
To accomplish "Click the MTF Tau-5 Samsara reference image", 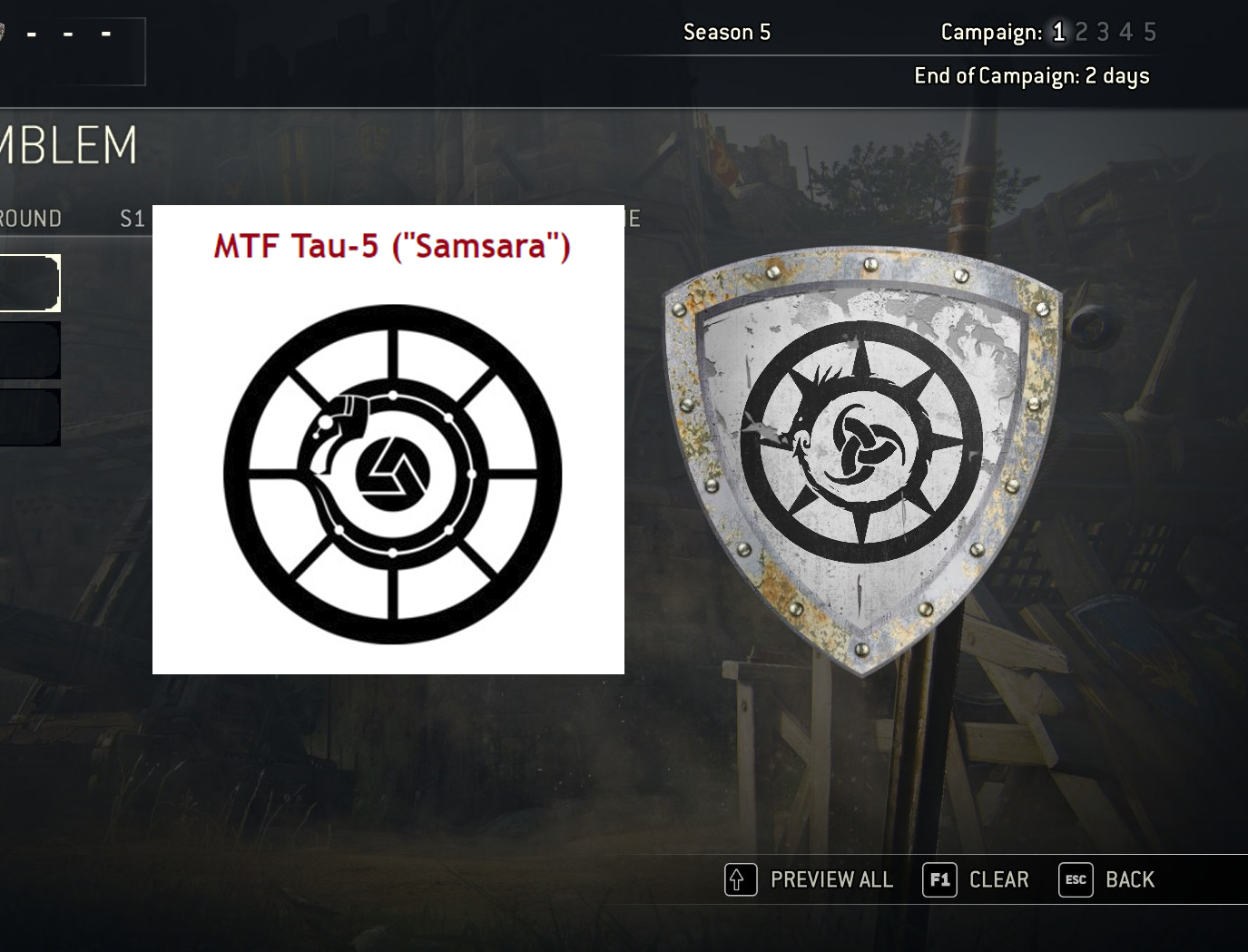I will (388, 437).
